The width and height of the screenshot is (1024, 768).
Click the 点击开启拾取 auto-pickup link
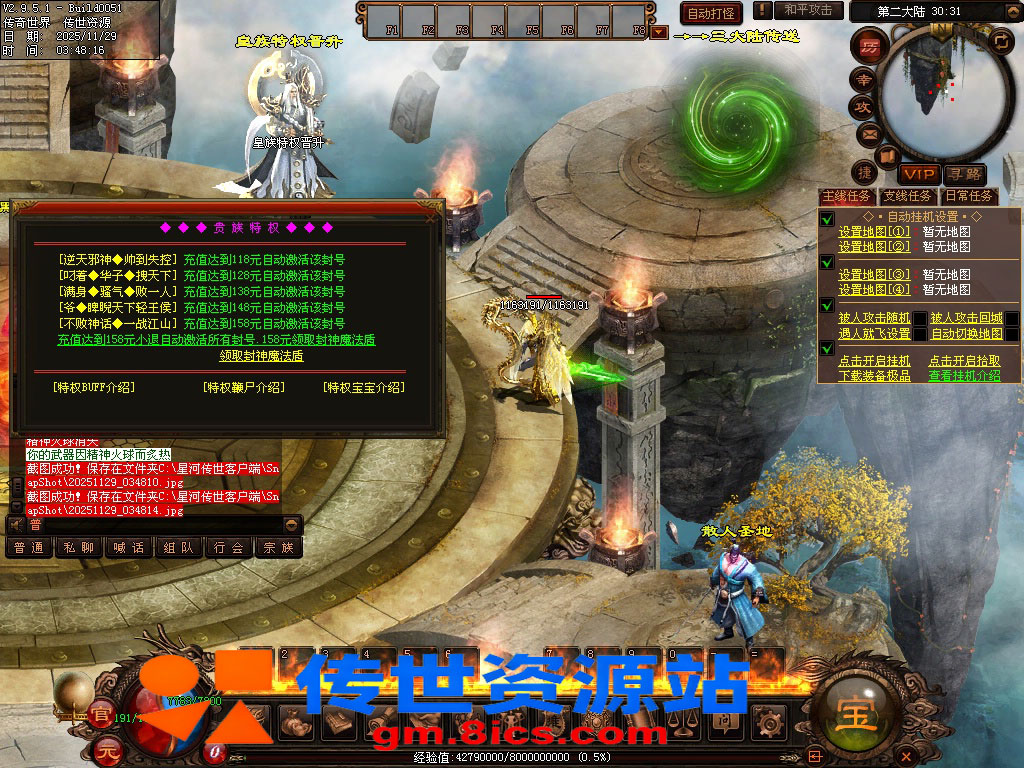coord(964,361)
